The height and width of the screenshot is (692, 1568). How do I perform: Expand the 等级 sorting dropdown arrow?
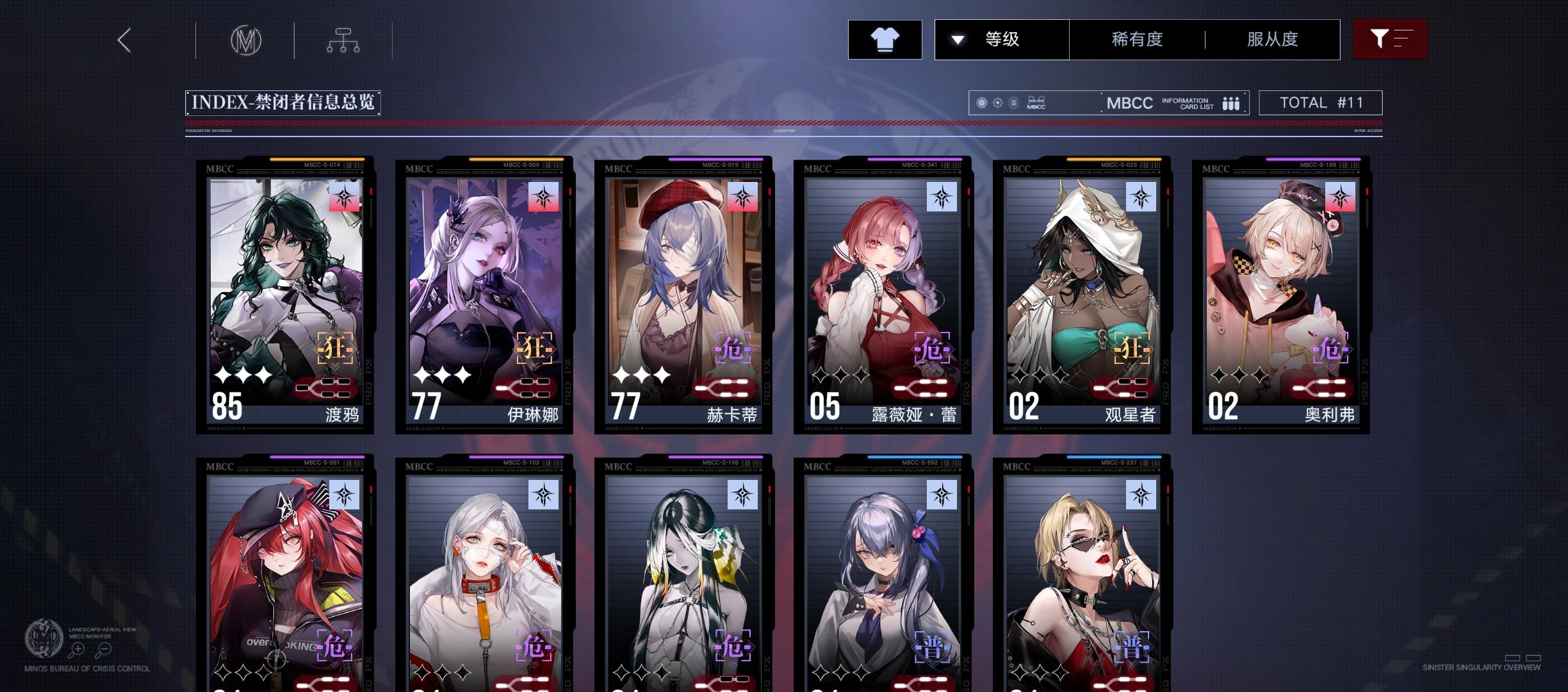point(958,39)
